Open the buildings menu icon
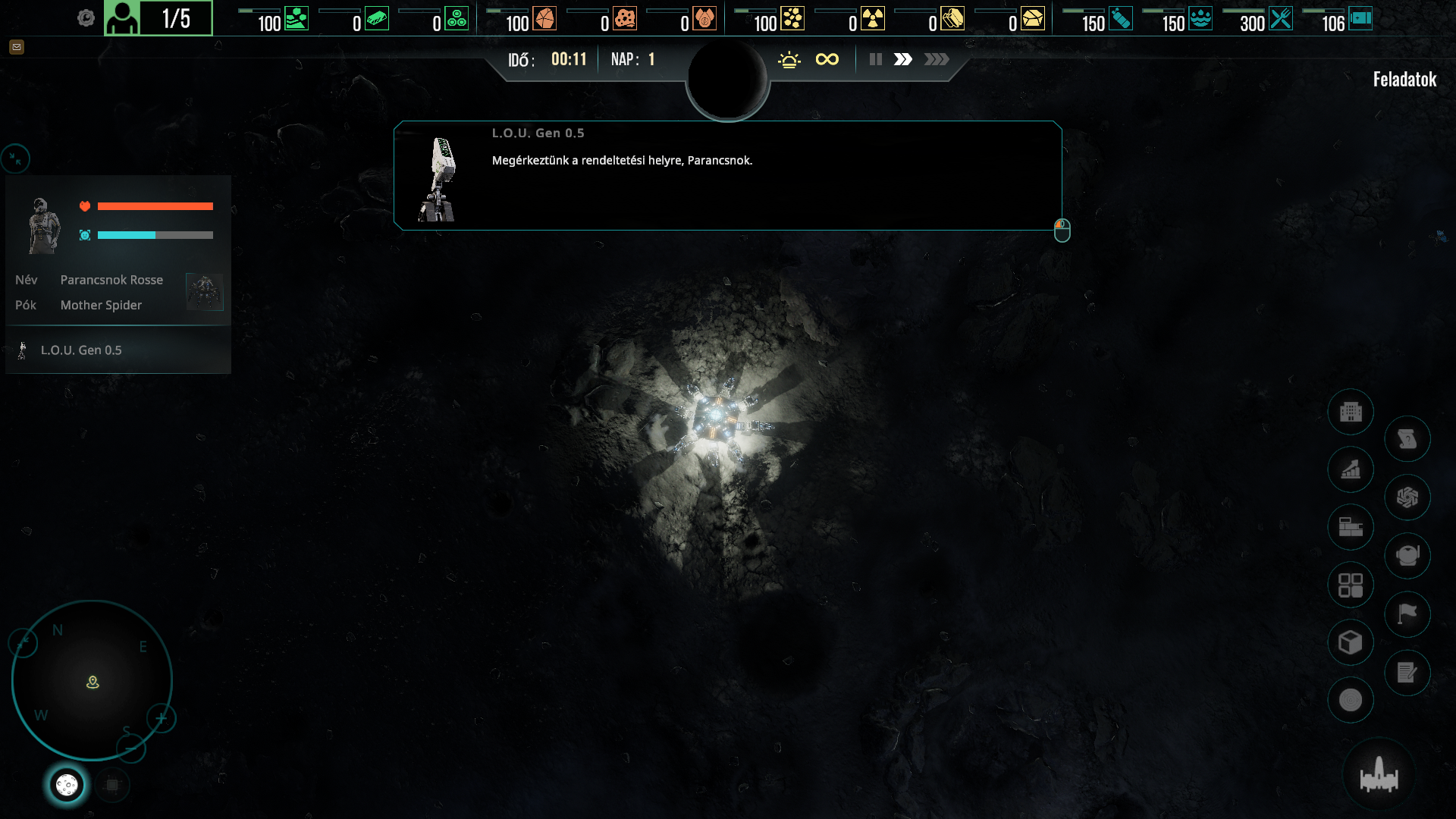 1351,412
